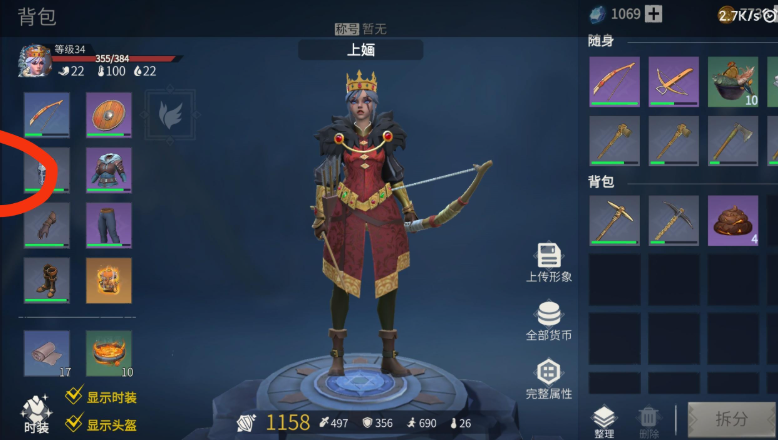Select the equipped boots slot
The height and width of the screenshot is (440, 778).
pyautogui.click(x=47, y=280)
